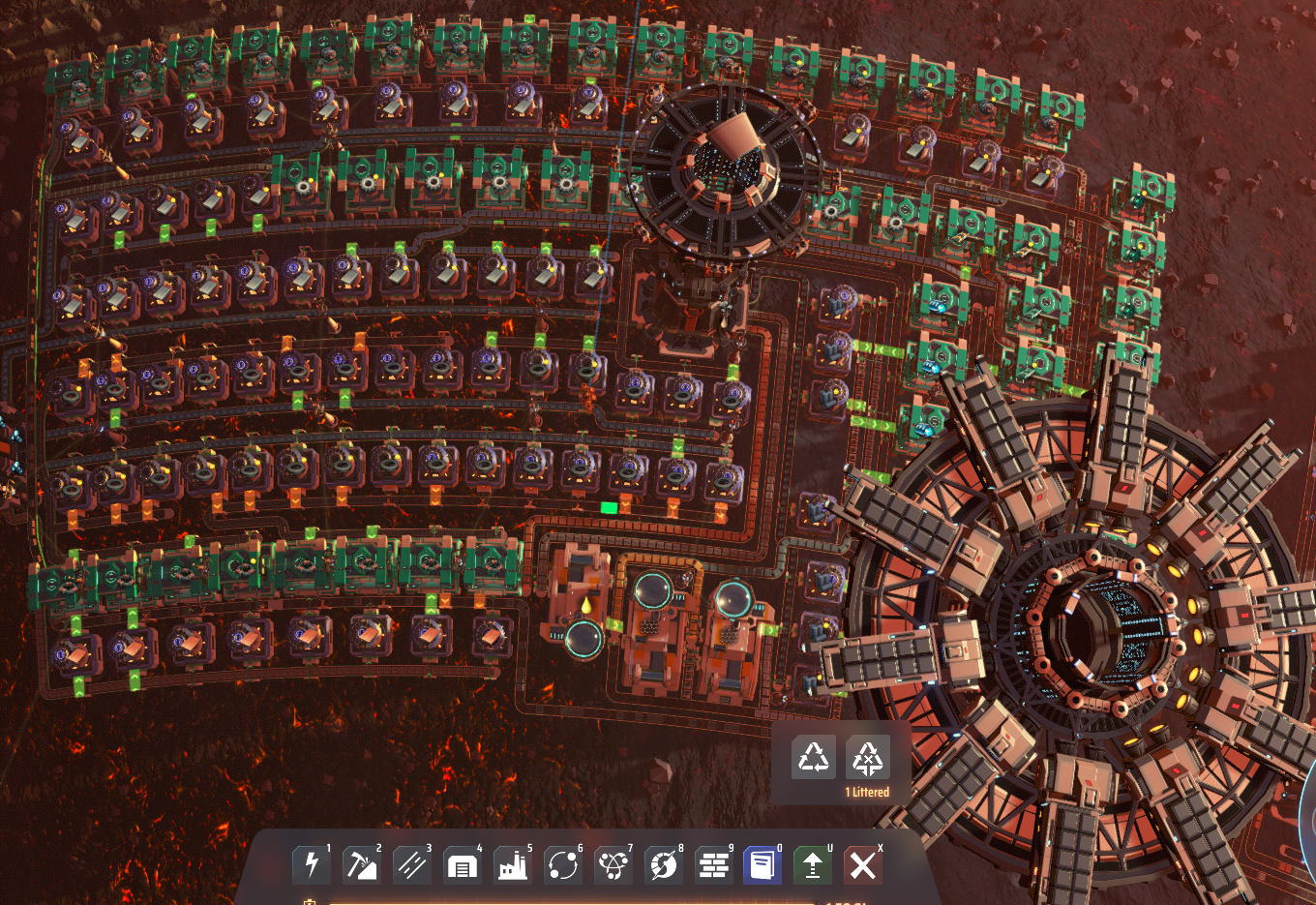The width and height of the screenshot is (1316, 905).
Task: Open the power build category (lightning bolt)
Action: (312, 863)
